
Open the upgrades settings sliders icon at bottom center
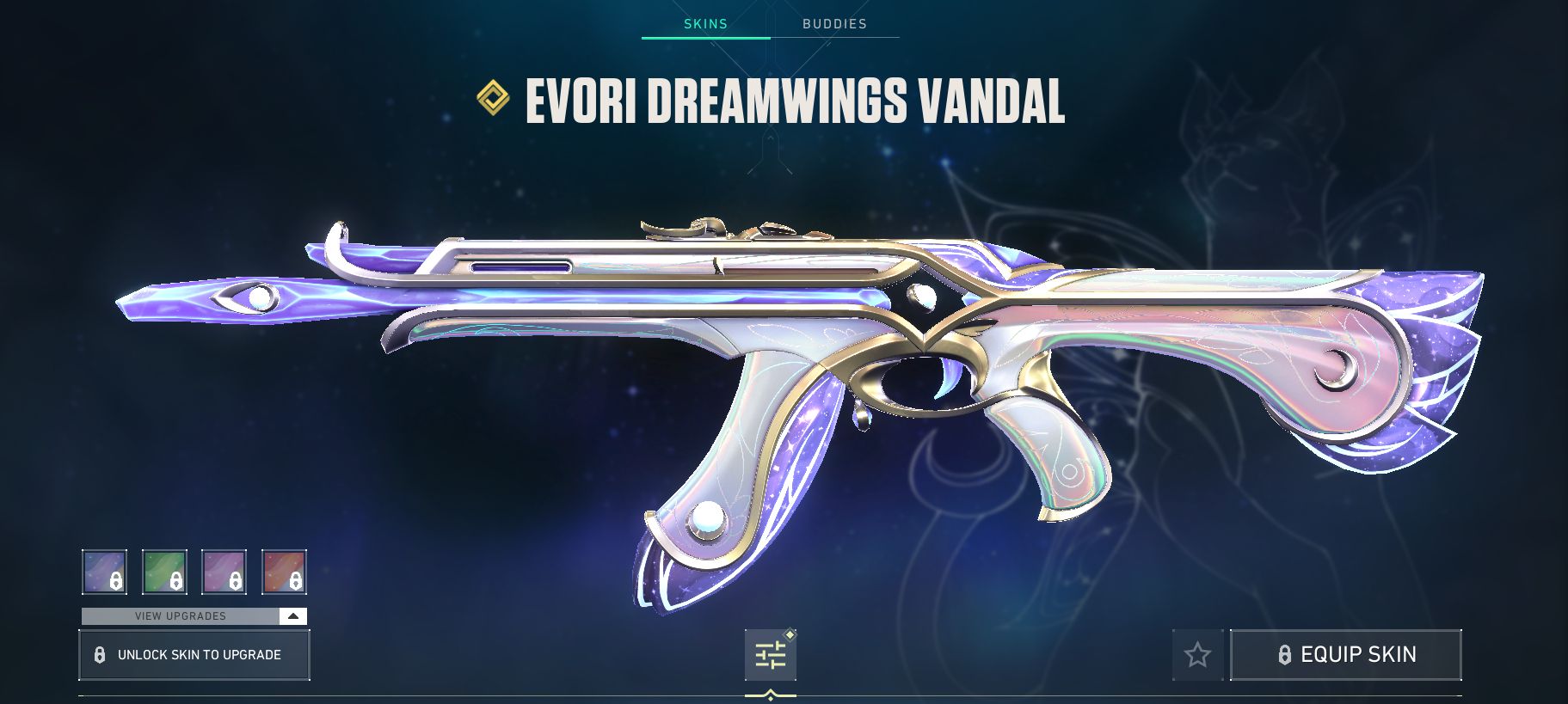click(x=770, y=655)
